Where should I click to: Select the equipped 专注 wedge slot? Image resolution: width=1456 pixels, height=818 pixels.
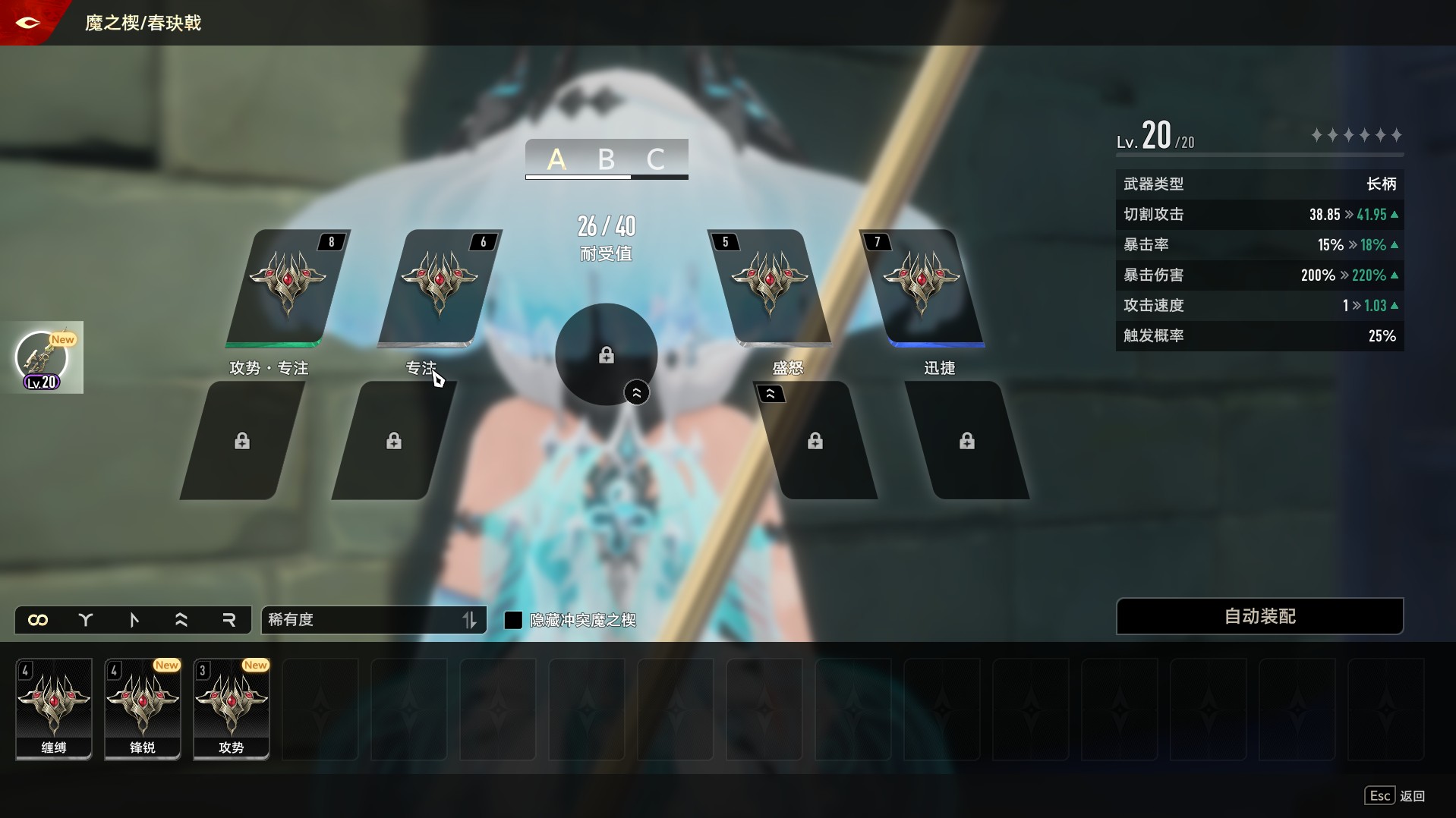(440, 288)
